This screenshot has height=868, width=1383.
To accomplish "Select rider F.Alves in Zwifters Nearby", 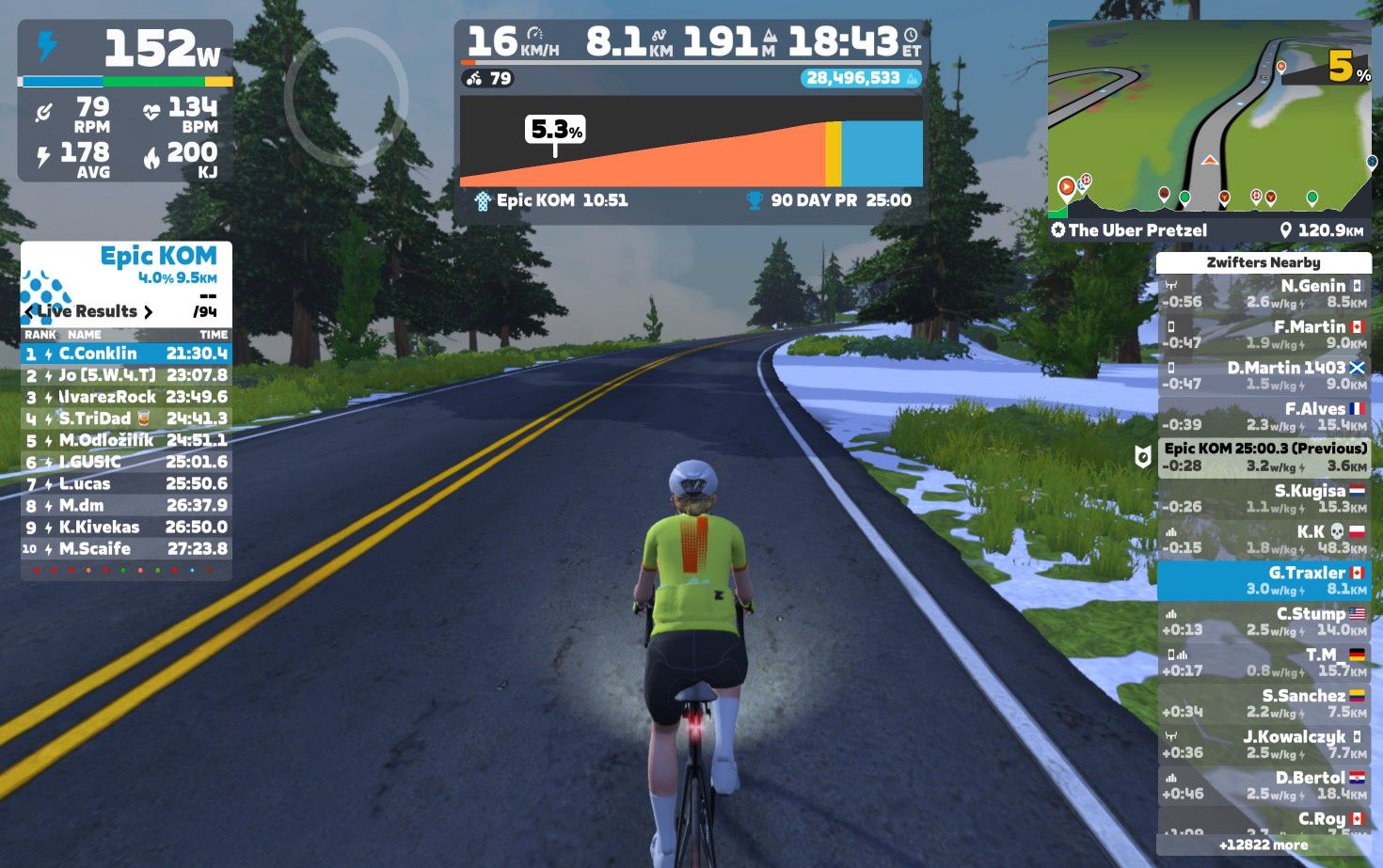I will pos(1264,417).
